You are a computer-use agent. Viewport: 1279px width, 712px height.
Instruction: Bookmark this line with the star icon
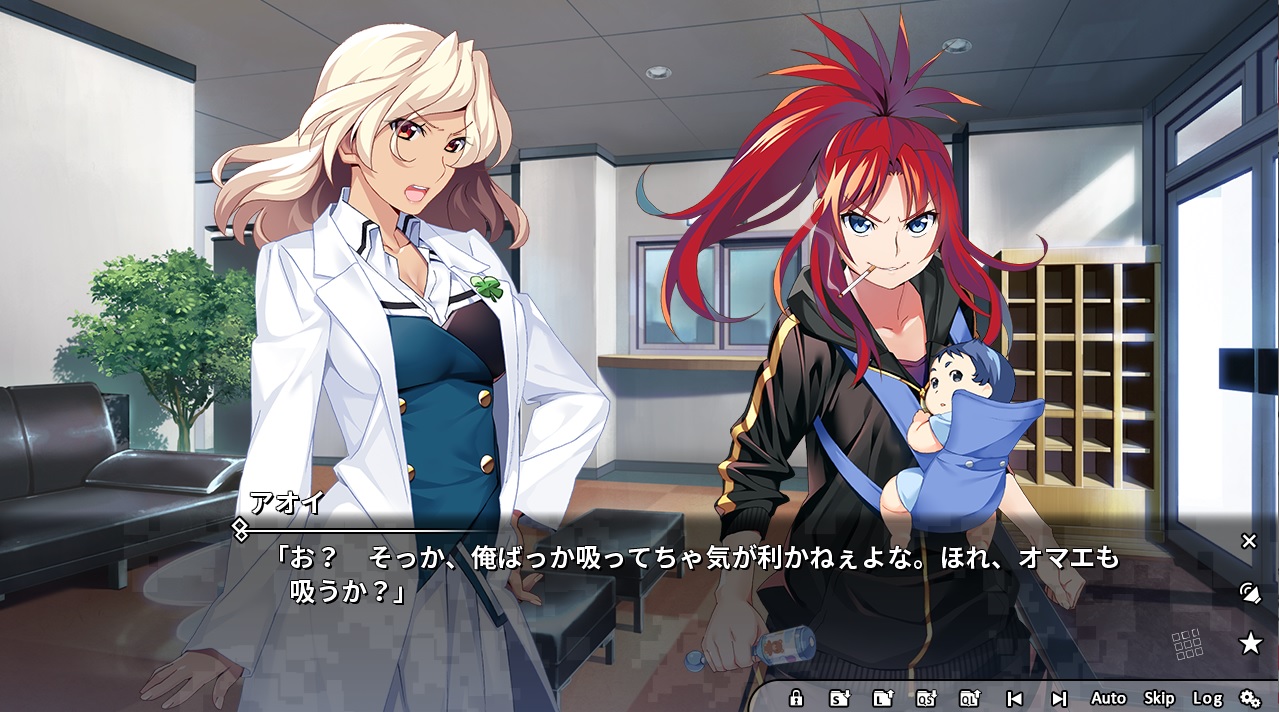[x=1250, y=643]
